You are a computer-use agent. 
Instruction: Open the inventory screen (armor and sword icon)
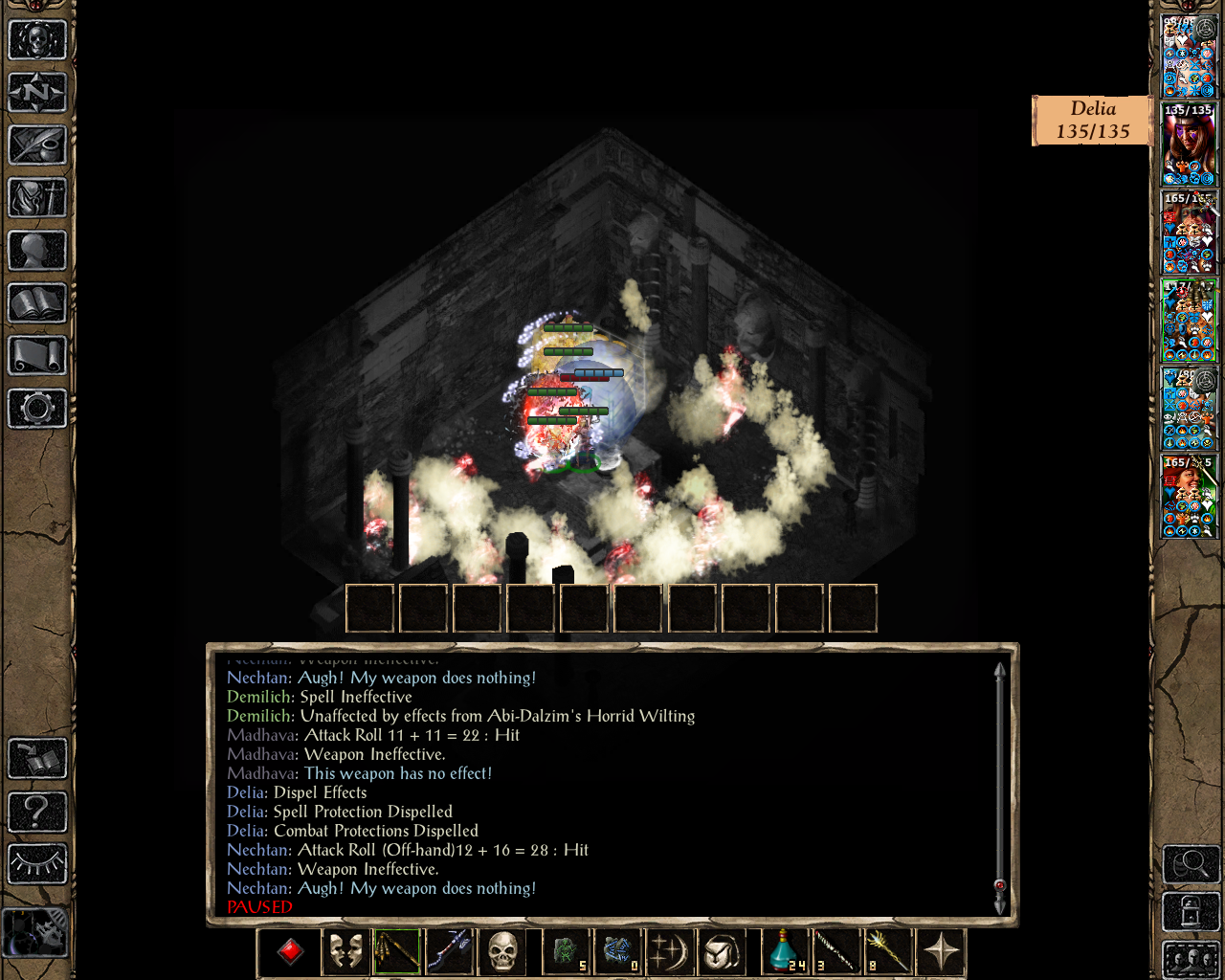(x=37, y=198)
